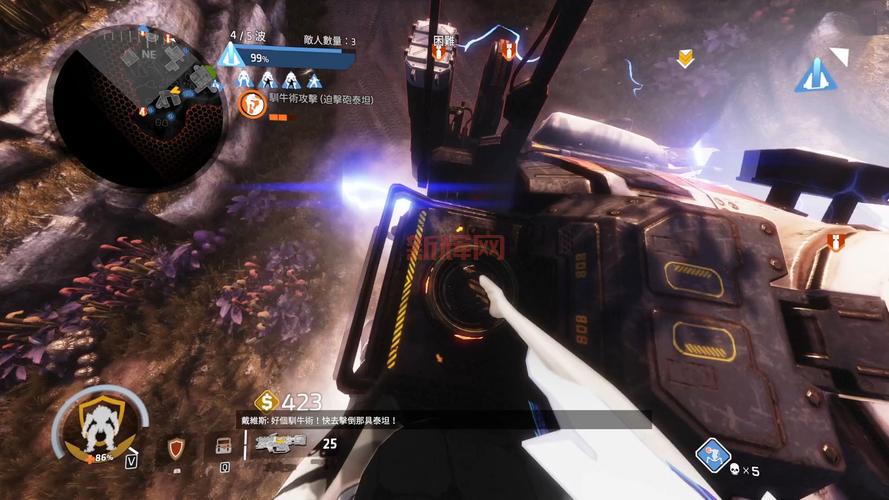This screenshot has width=889, height=500.
Task: Click the orange rodeo attack objective icon
Action: click(252, 101)
